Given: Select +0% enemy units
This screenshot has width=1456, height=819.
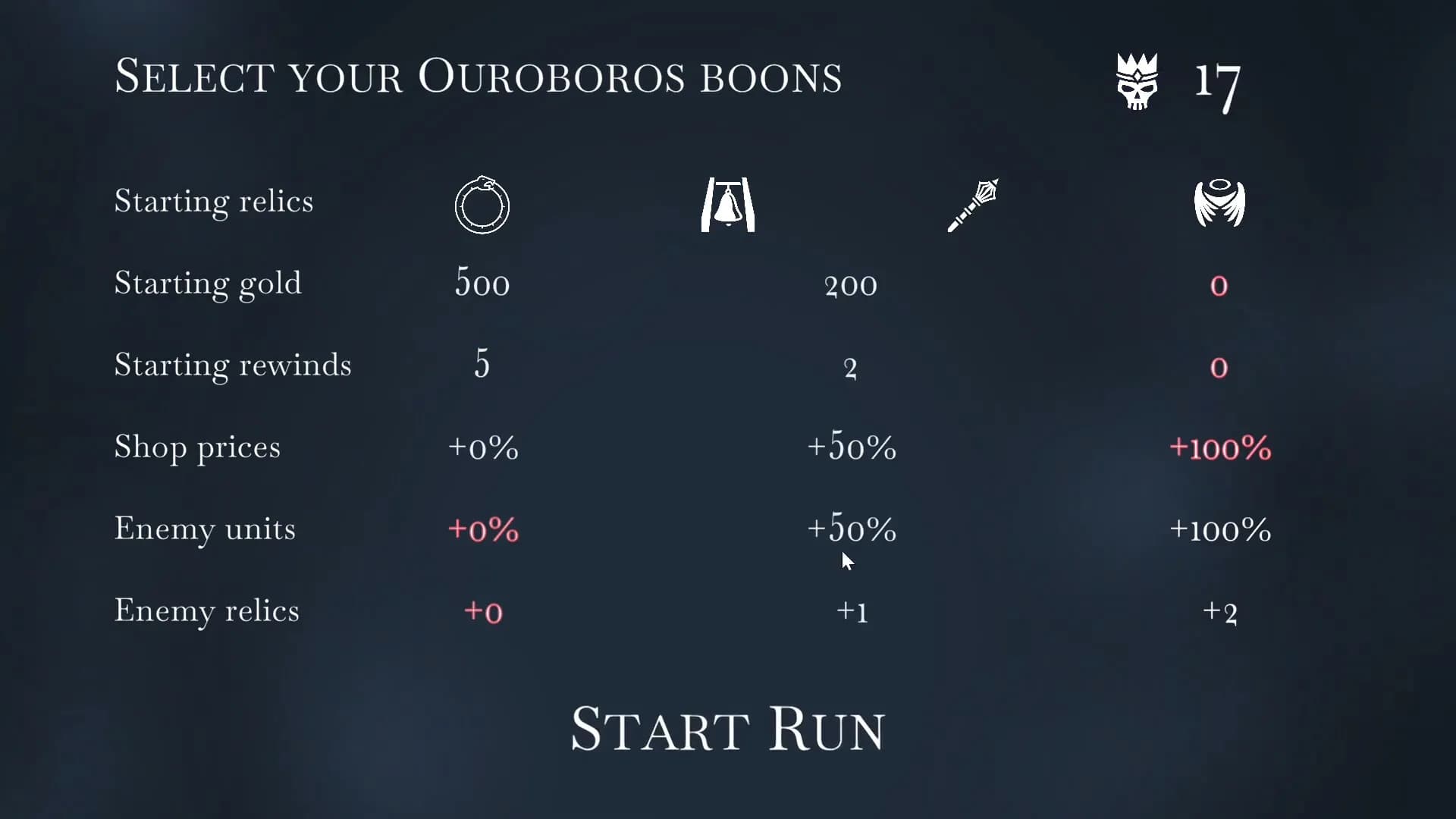Looking at the screenshot, I should pos(483,531).
